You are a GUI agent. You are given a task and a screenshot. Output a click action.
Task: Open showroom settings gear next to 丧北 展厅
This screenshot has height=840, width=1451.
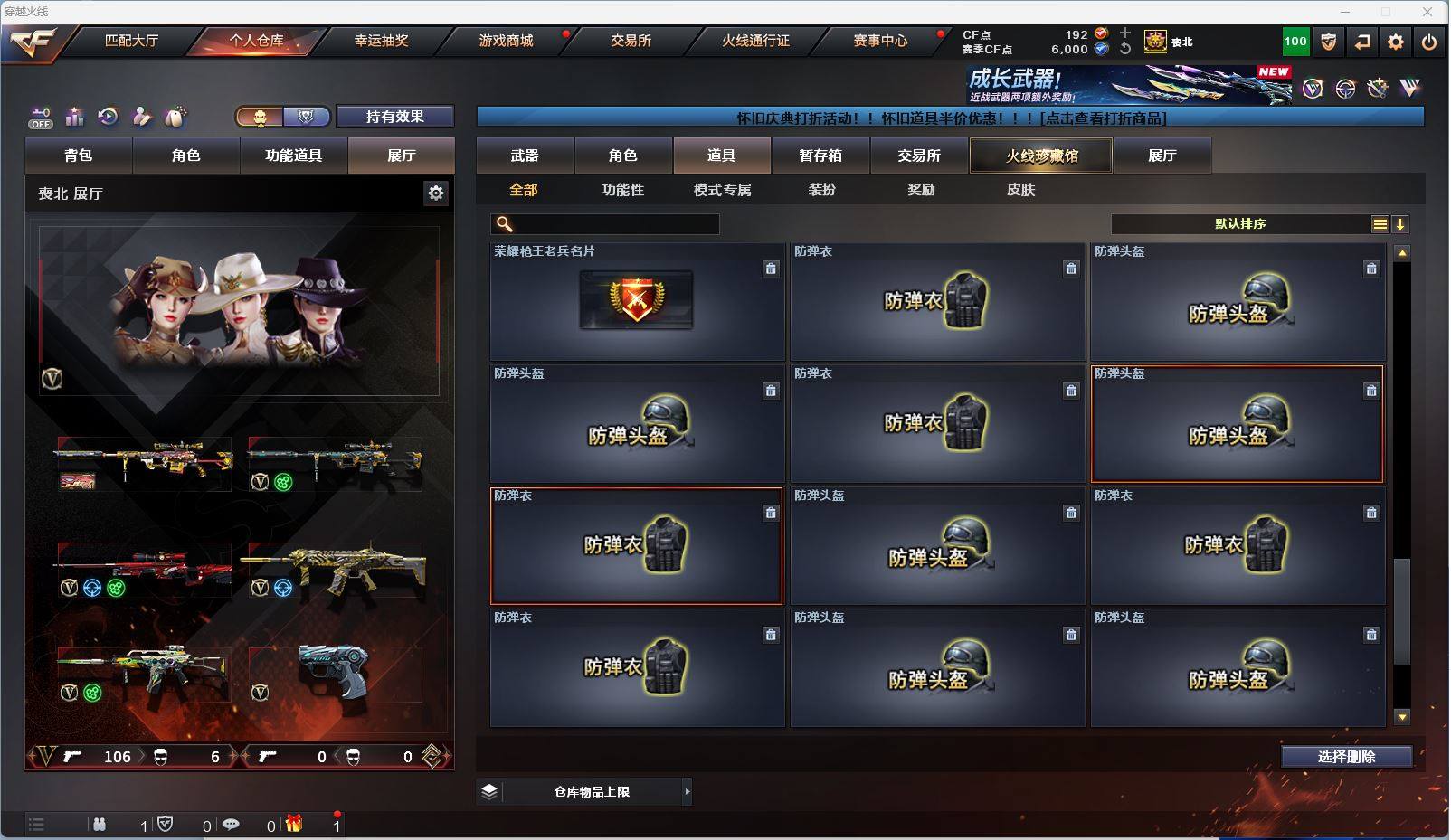436,193
